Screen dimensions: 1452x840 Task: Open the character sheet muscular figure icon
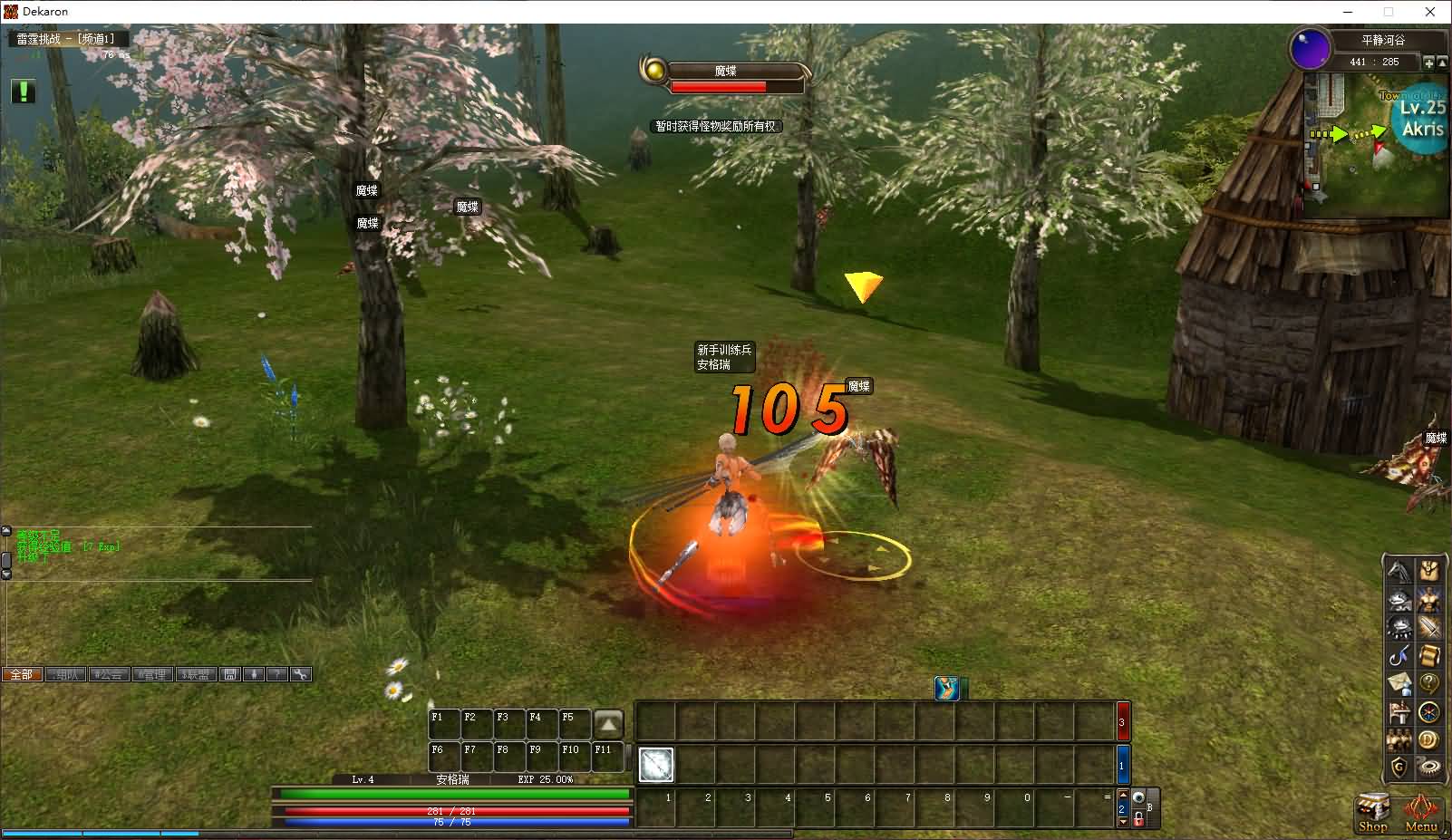point(1429,599)
